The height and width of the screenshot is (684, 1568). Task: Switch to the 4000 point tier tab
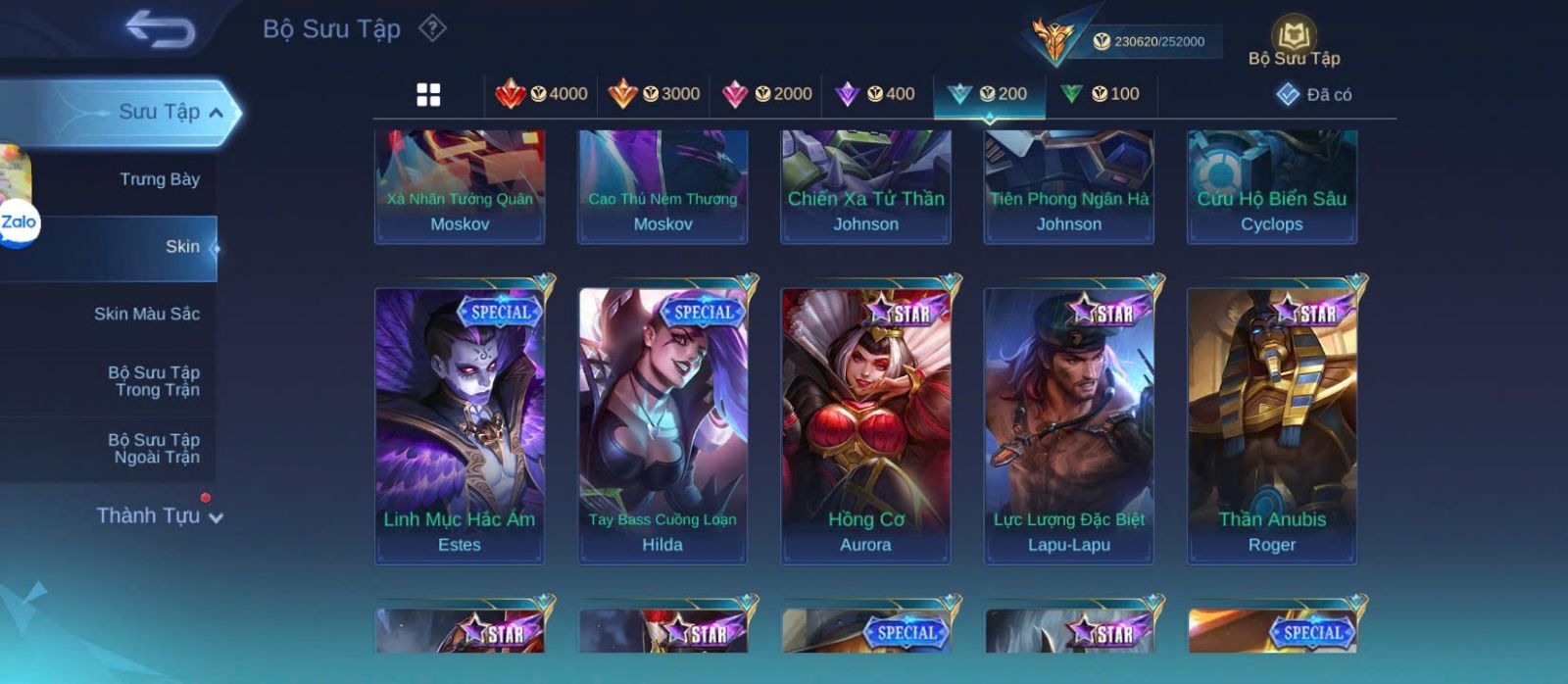541,94
